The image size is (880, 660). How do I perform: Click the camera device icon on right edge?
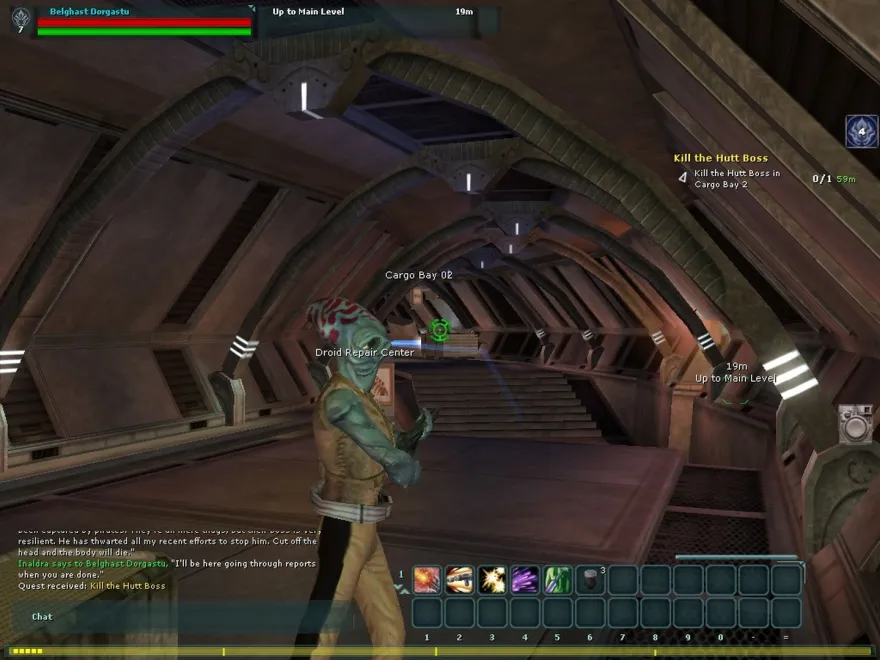pyautogui.click(x=855, y=424)
